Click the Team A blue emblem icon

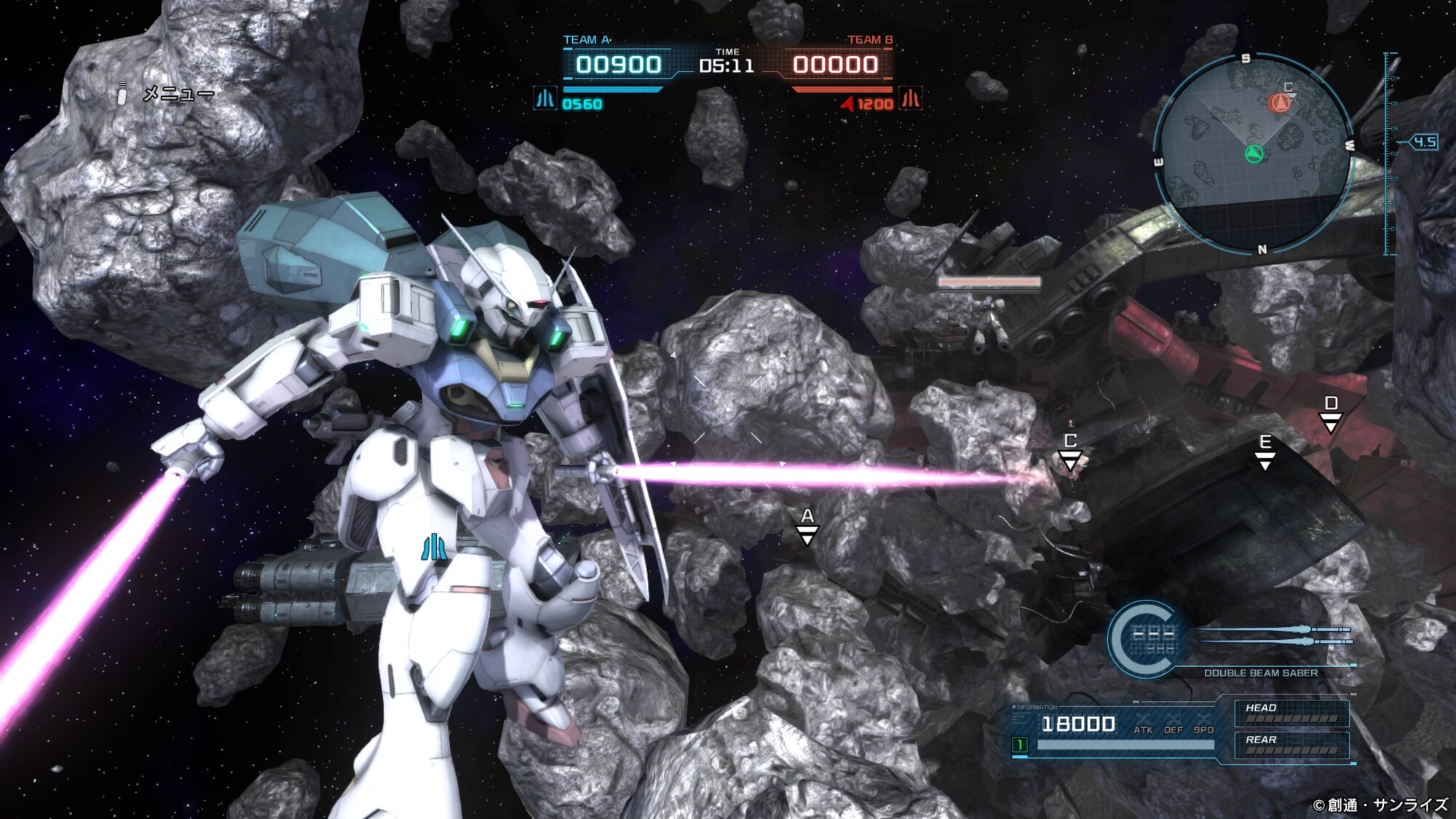(x=545, y=98)
